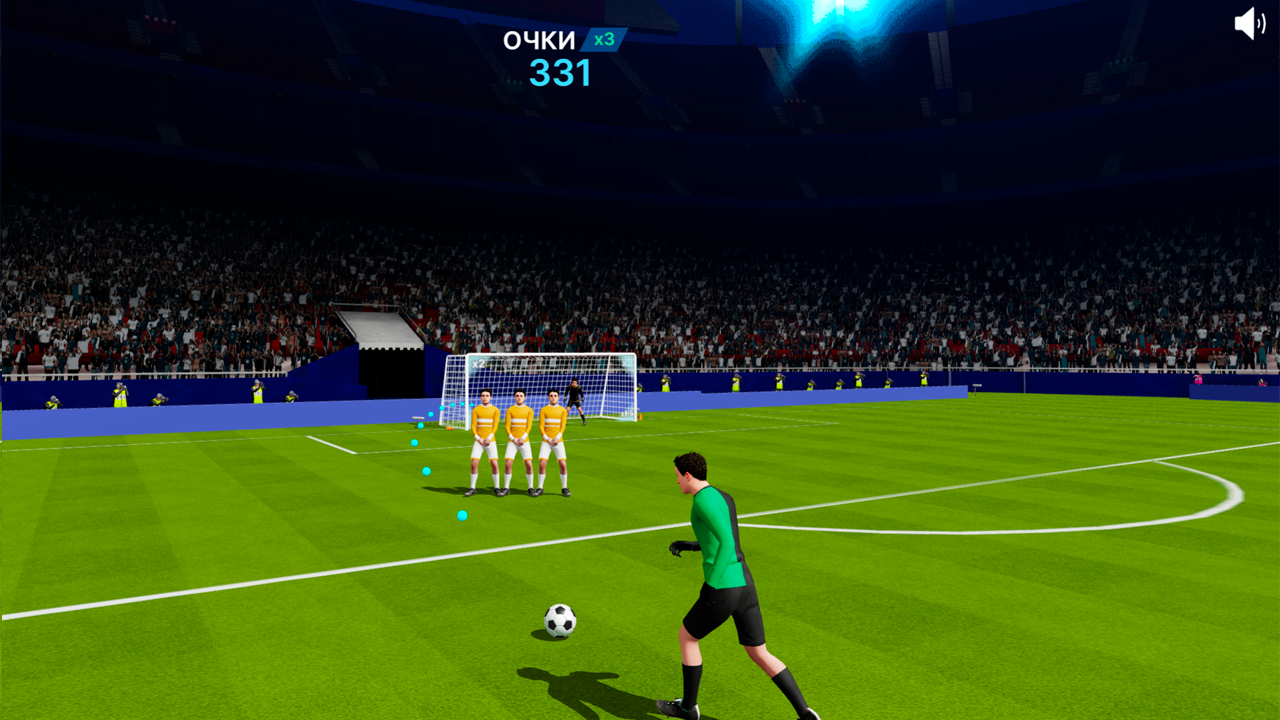Click the orange cone near the goal

tap(640, 416)
